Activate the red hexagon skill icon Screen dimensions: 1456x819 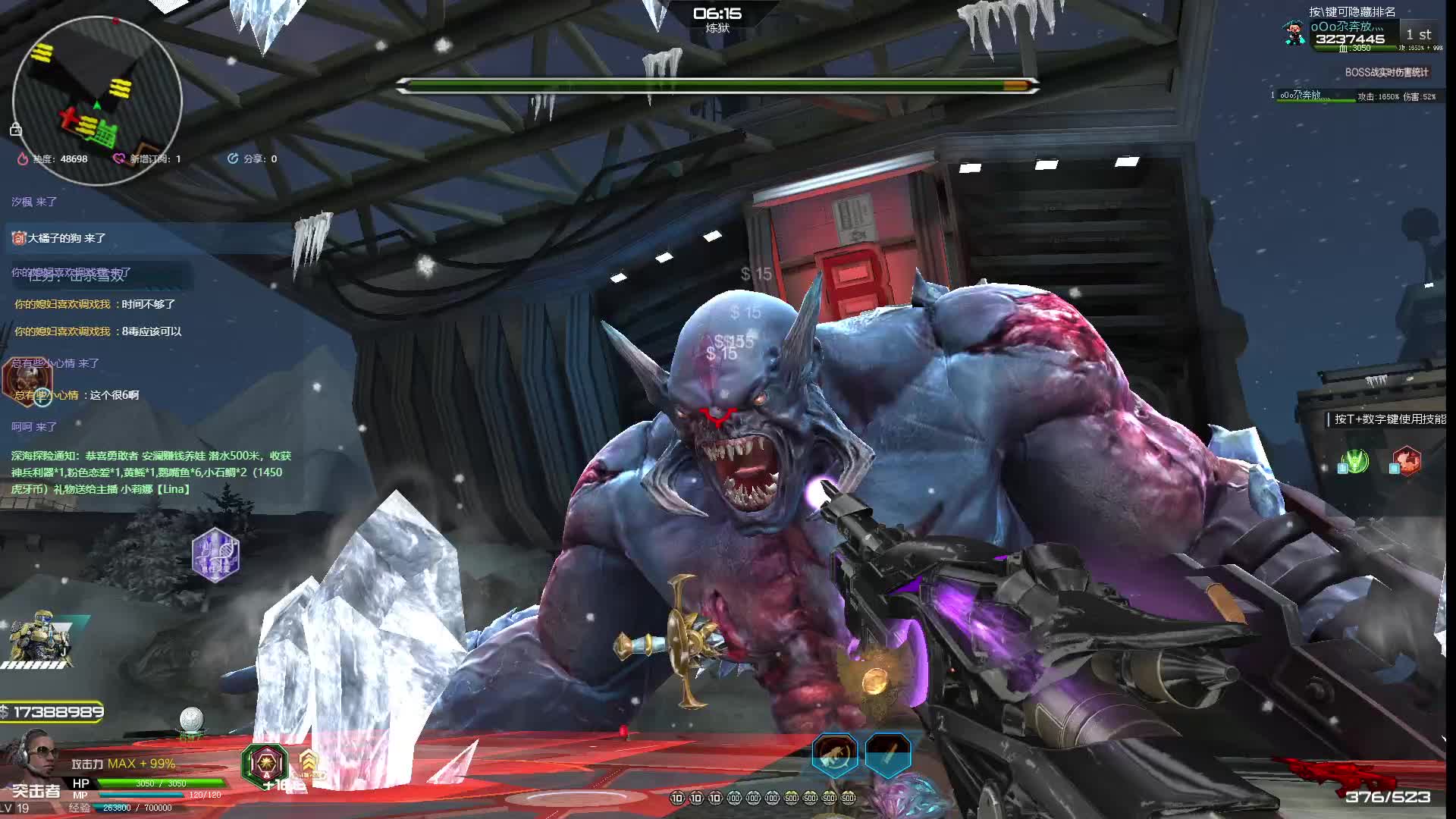click(1406, 461)
